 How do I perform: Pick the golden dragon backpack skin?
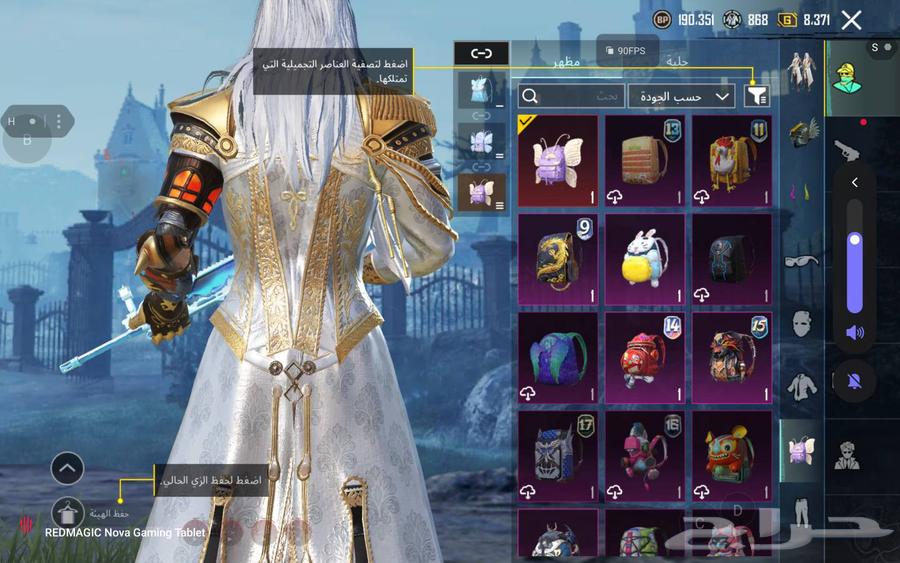tap(558, 258)
